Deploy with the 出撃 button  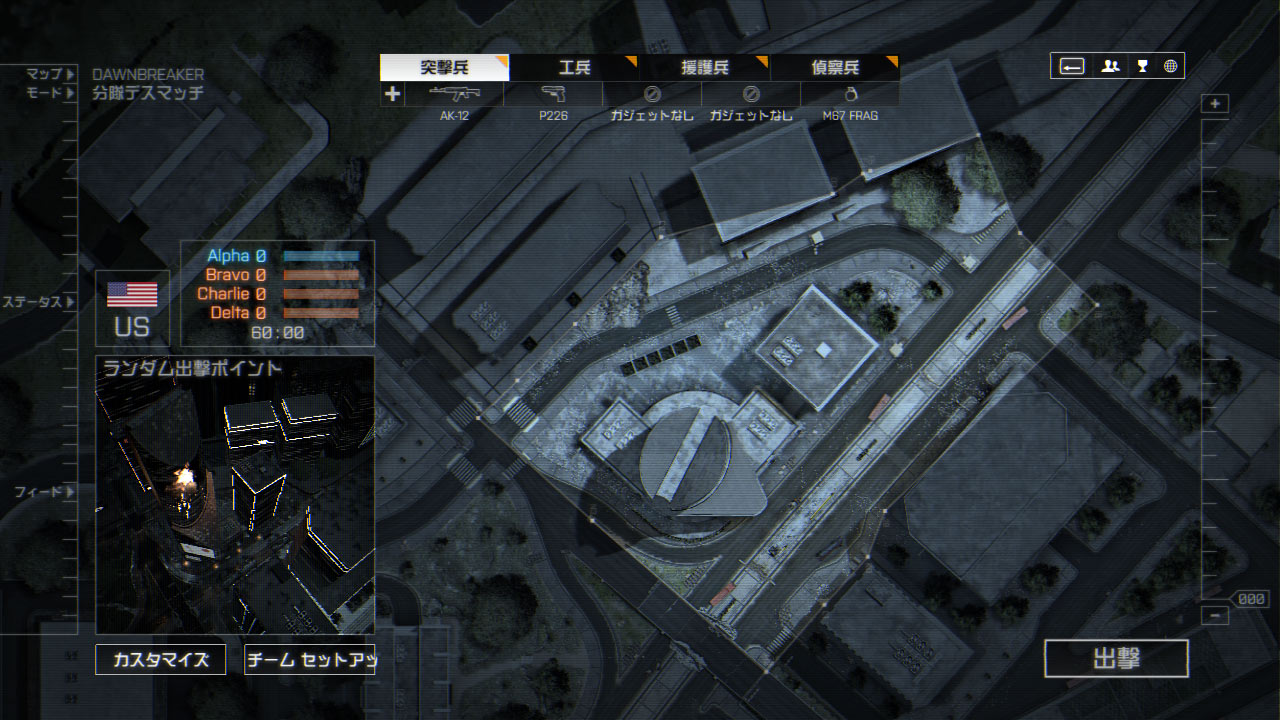(x=1116, y=659)
